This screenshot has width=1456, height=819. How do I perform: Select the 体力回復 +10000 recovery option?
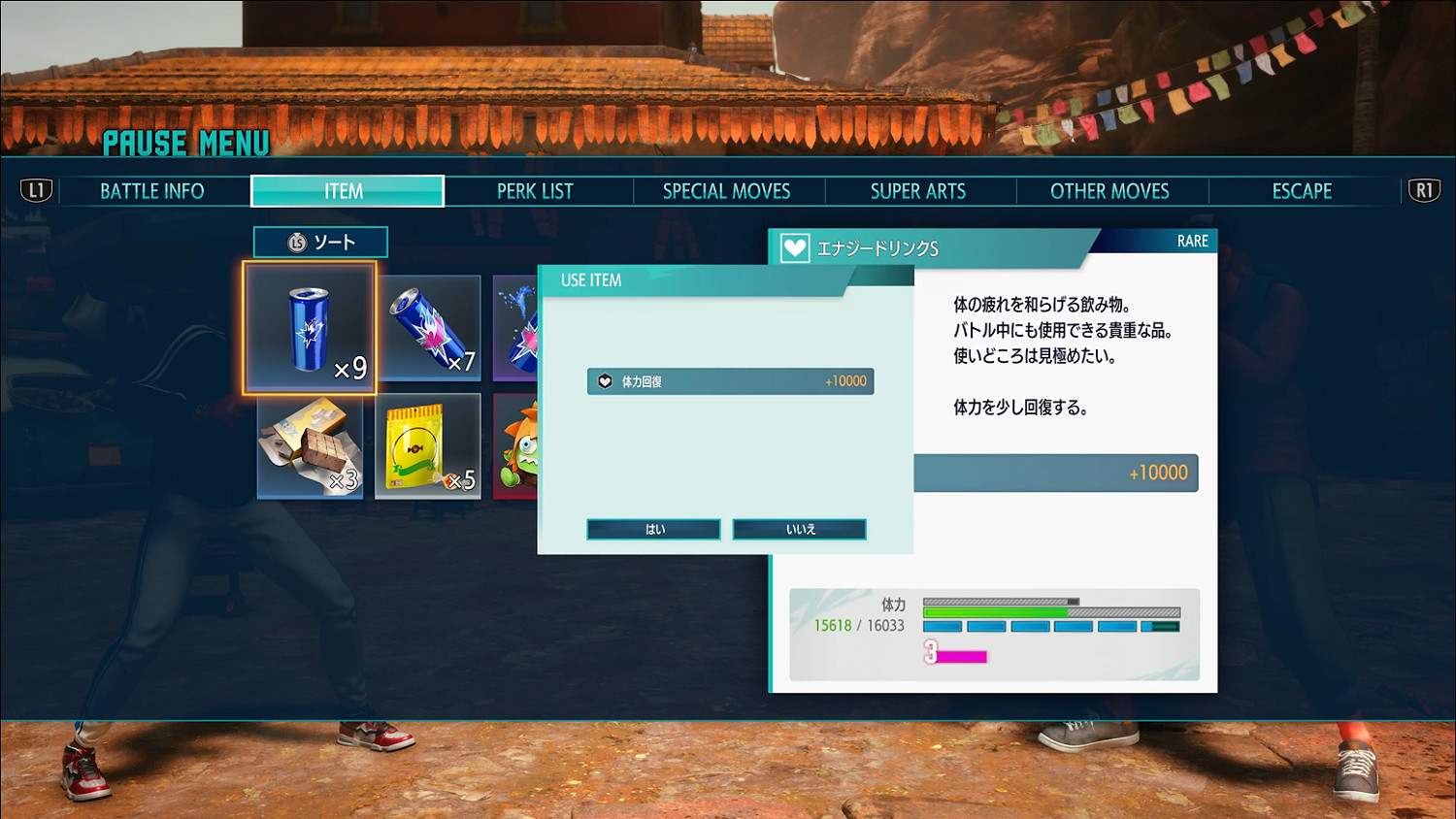730,381
